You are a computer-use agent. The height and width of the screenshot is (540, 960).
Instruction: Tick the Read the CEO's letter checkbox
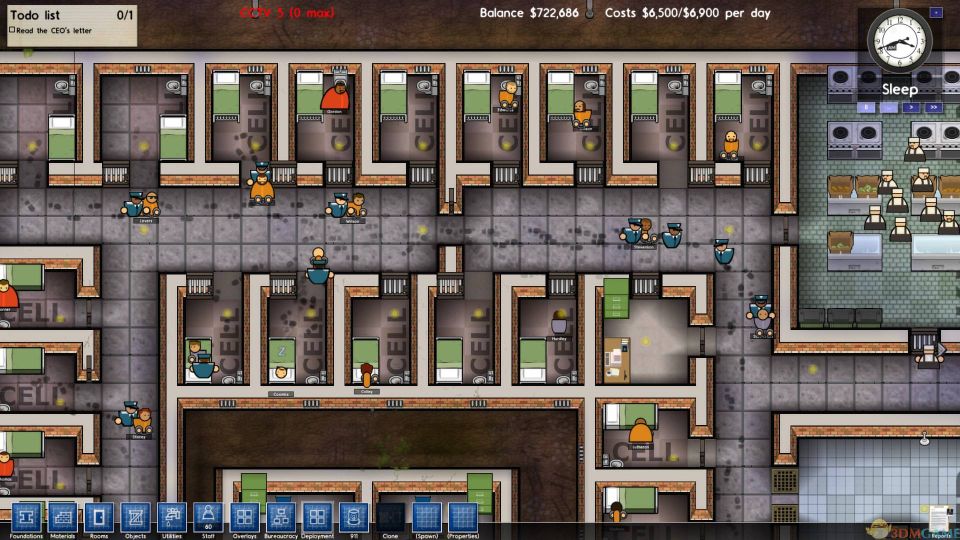(12, 30)
